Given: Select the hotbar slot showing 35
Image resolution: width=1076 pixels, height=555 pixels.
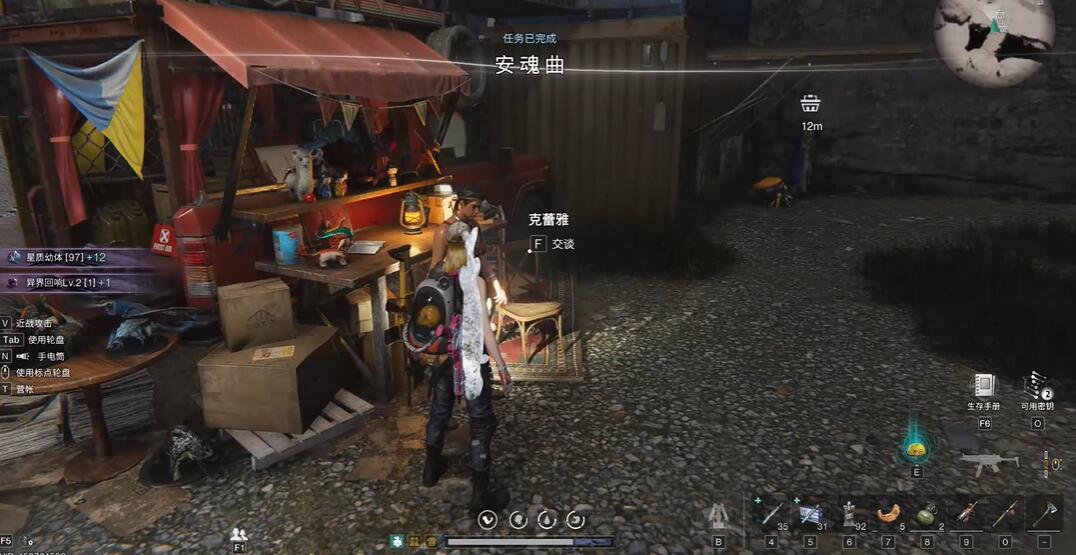Looking at the screenshot, I should tap(770, 514).
